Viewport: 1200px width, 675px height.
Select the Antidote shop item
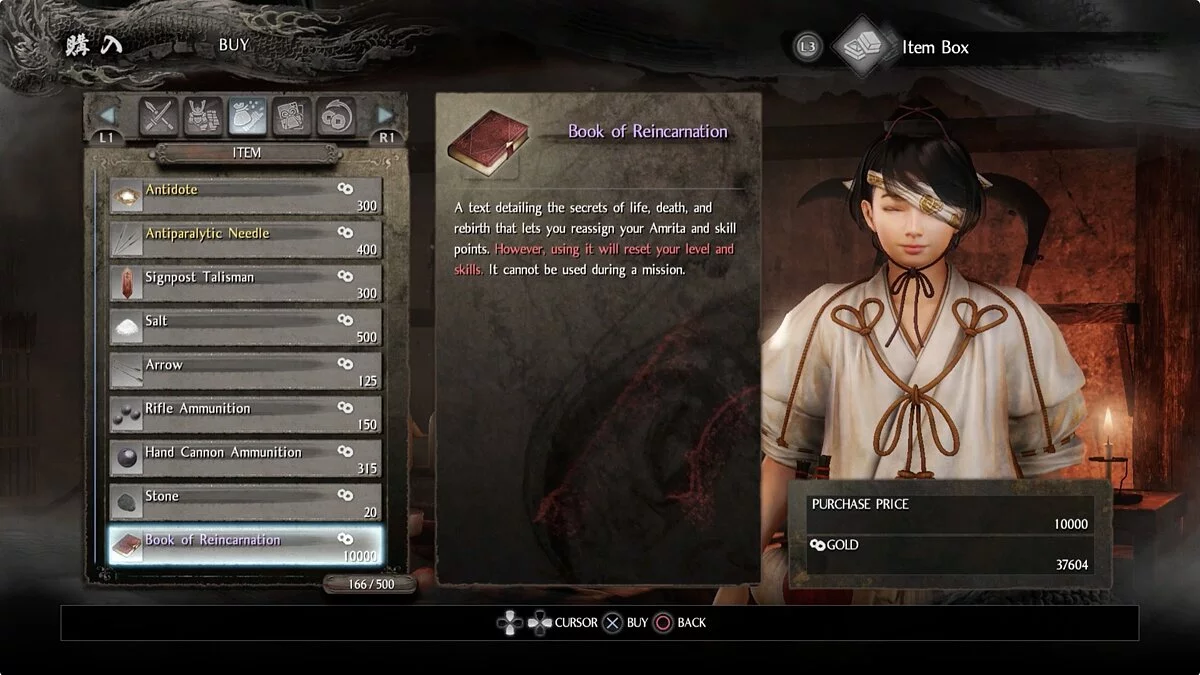click(x=245, y=196)
